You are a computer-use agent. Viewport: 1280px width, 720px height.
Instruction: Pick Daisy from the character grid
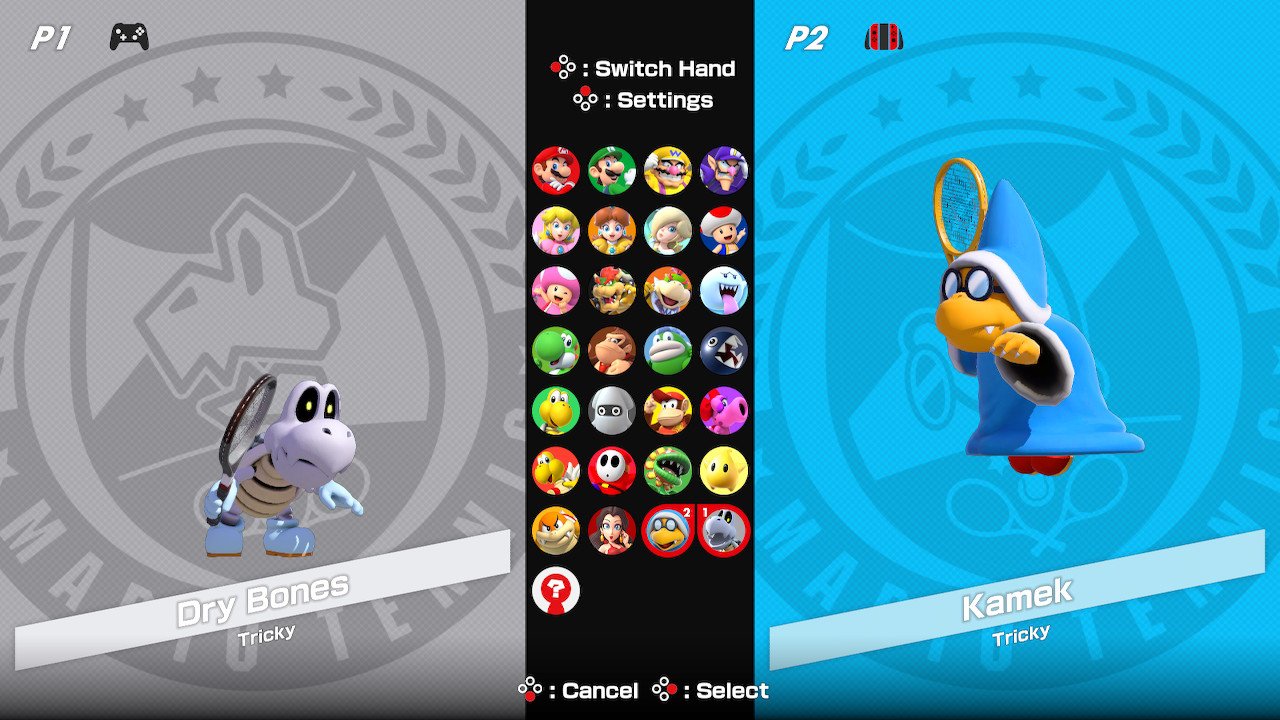click(612, 230)
